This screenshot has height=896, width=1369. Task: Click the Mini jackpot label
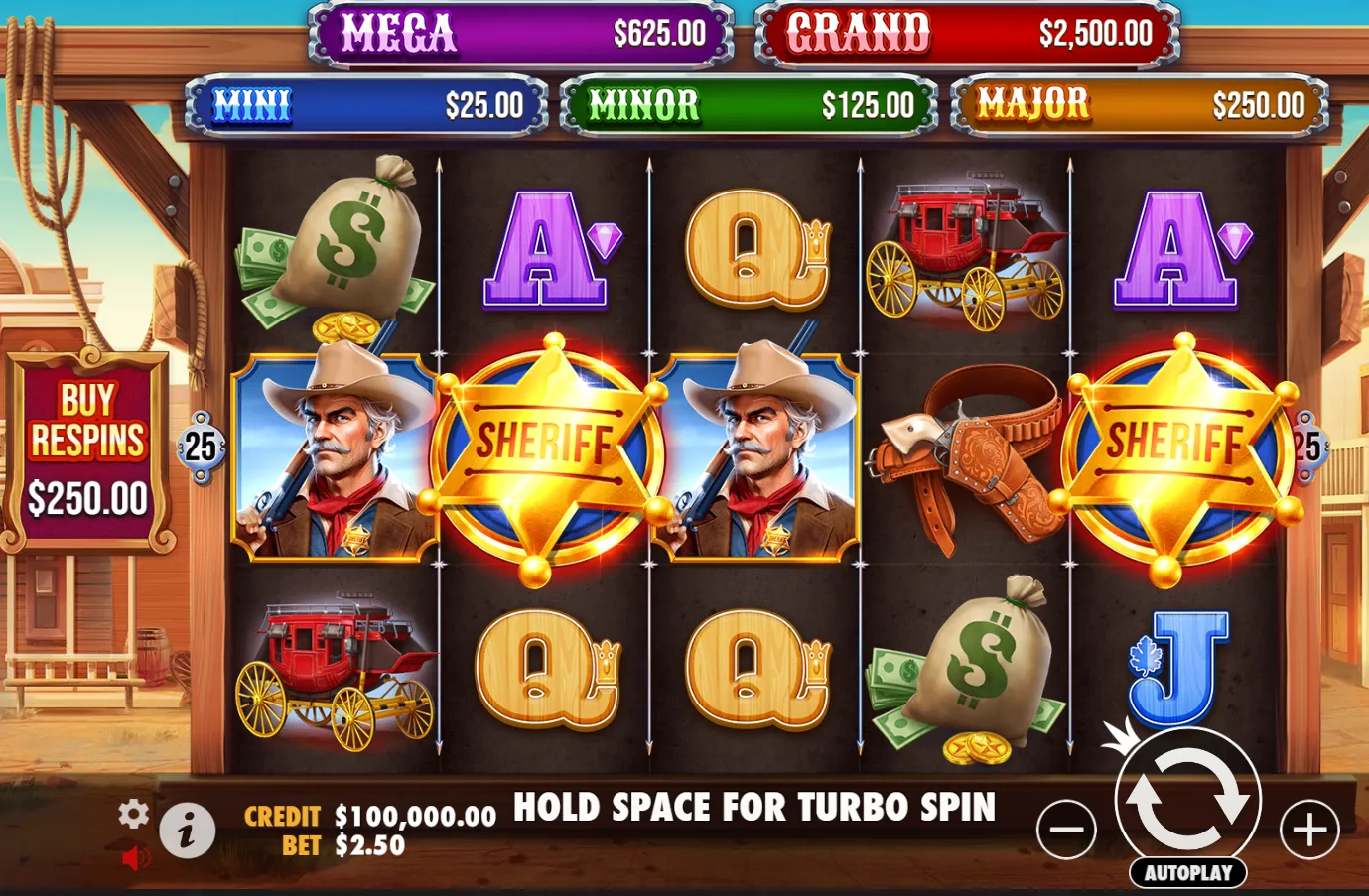(x=254, y=102)
